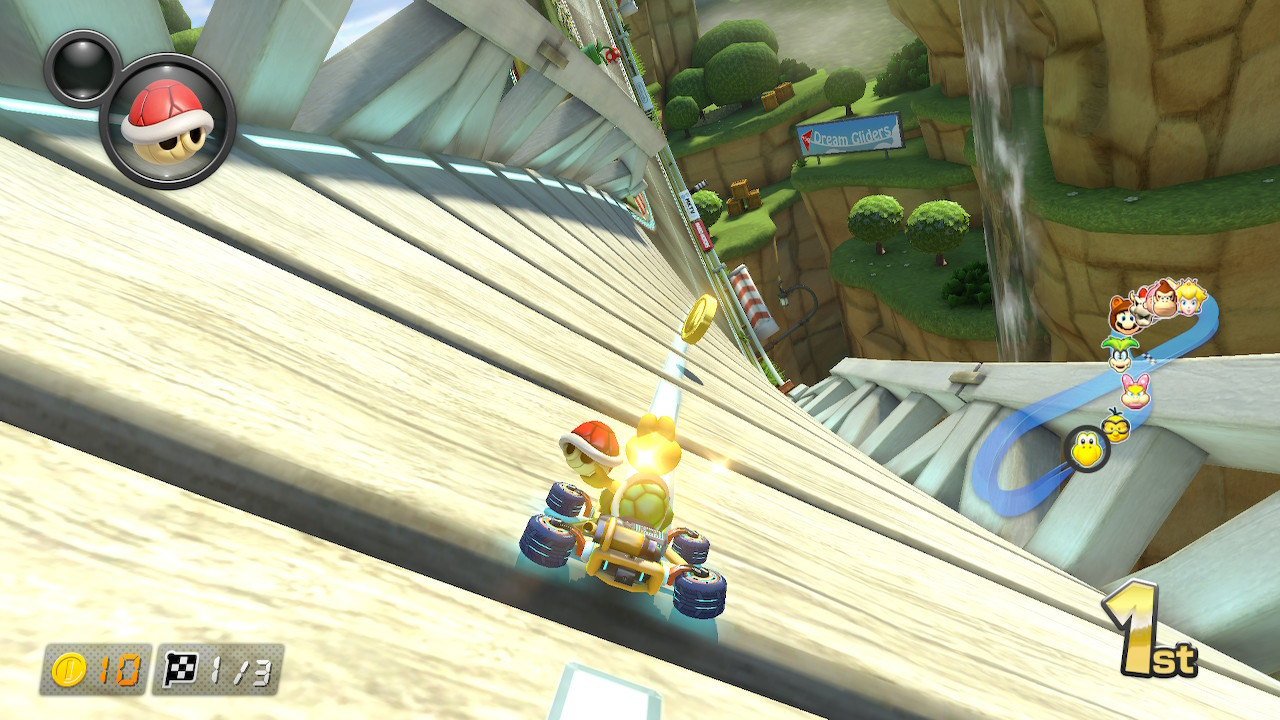Click Iggy's green-haired minimap icon

pos(1121,355)
